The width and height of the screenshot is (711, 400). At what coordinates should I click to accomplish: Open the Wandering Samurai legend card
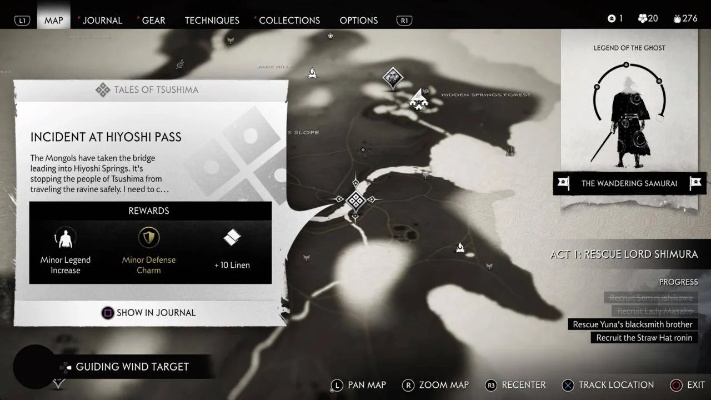point(629,183)
